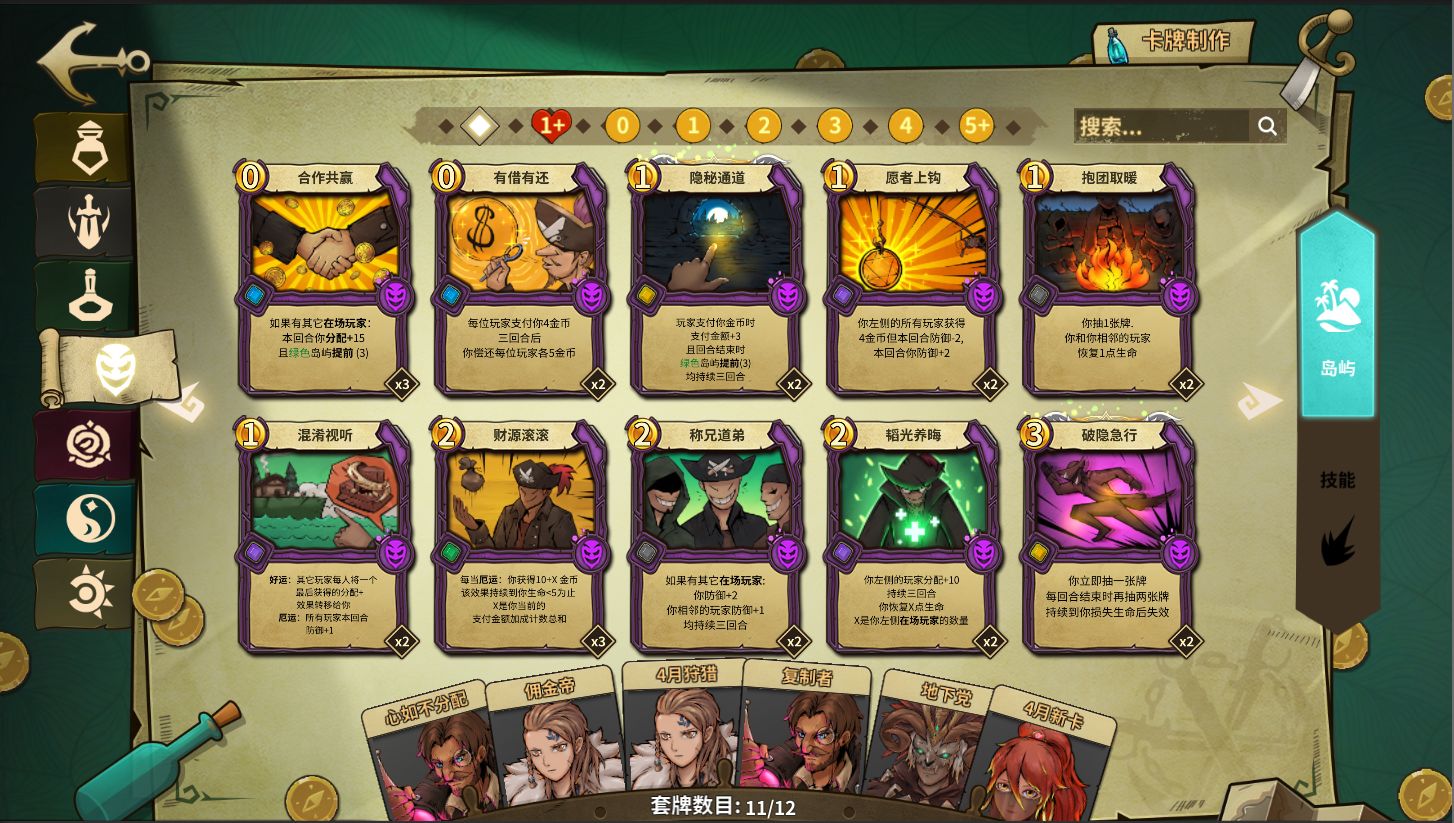Choose the 韬光养晦 card
Screen dimensions: 1454x823
tap(913, 538)
